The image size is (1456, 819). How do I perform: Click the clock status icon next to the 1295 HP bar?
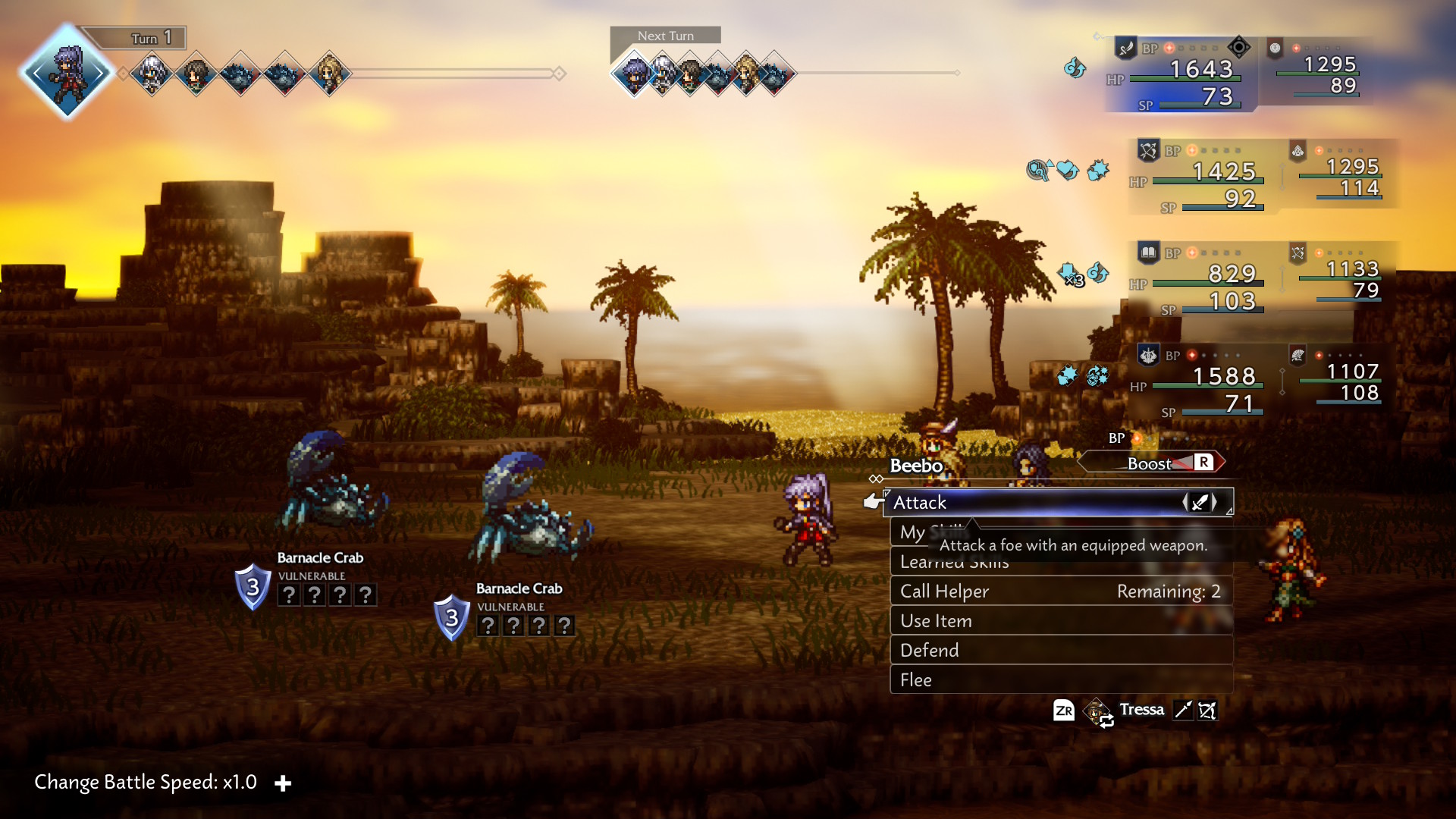pyautogui.click(x=1276, y=49)
